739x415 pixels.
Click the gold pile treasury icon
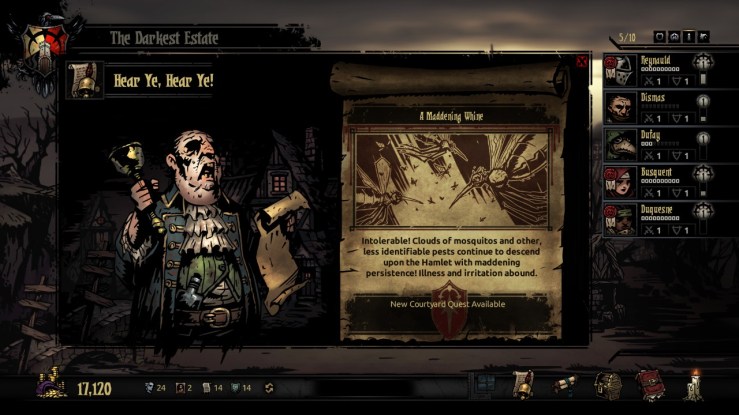(51, 386)
